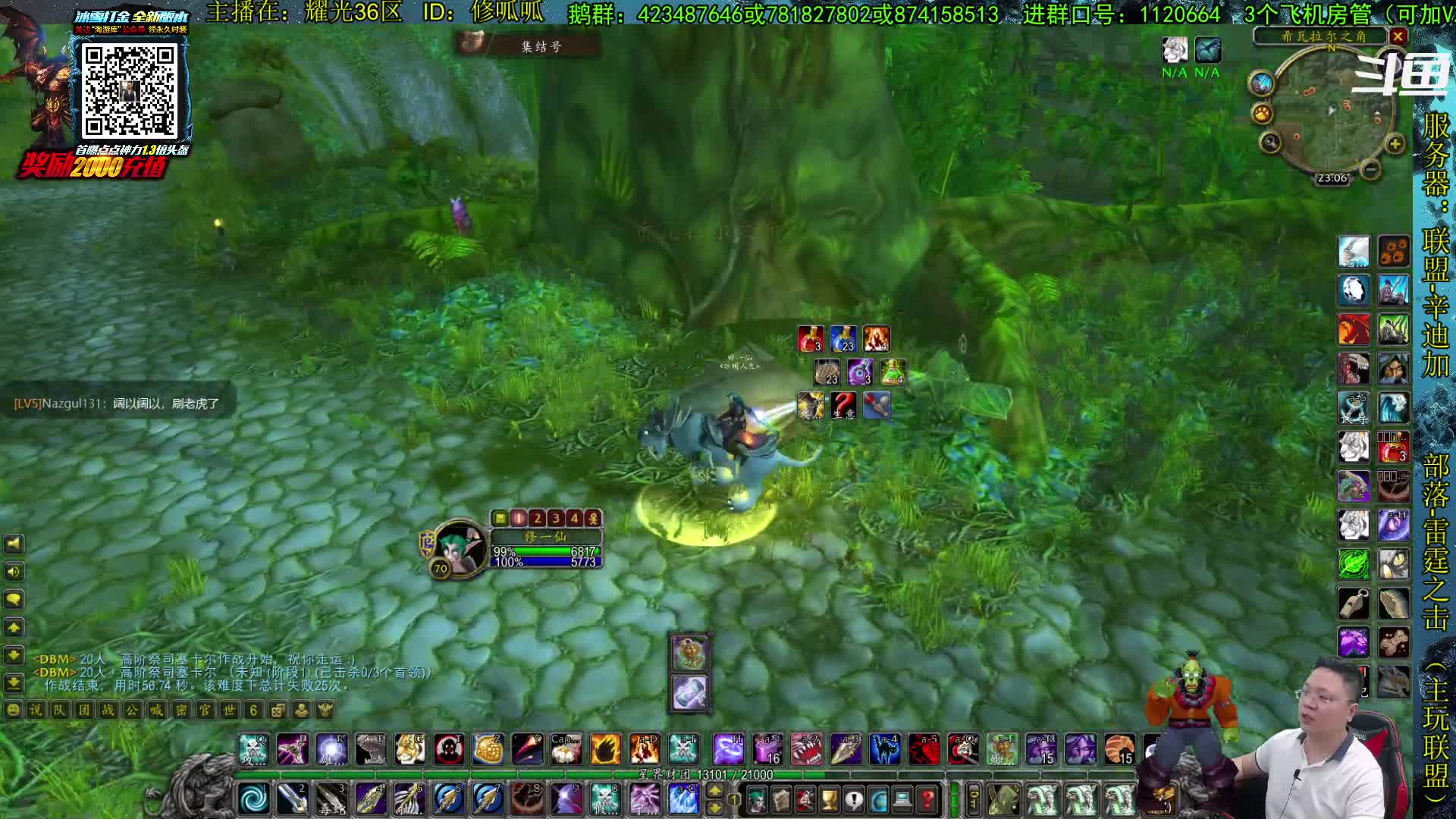Activate the purple lightning ability bound to H

(x=728, y=750)
